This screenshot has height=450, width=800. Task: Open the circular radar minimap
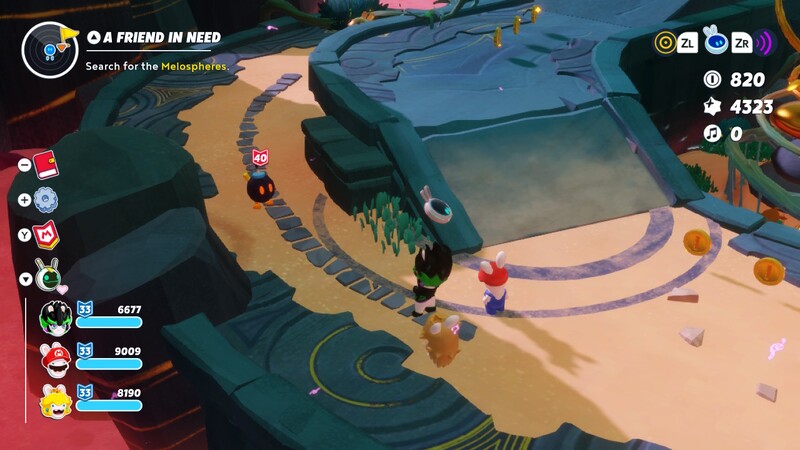(x=50, y=49)
